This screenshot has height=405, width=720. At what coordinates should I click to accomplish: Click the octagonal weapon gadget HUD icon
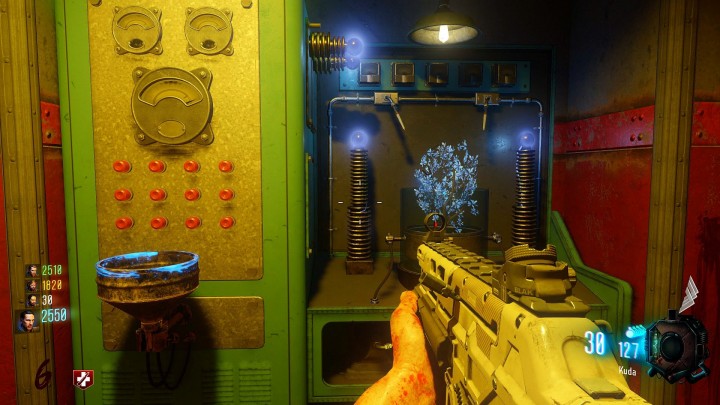pos(674,342)
